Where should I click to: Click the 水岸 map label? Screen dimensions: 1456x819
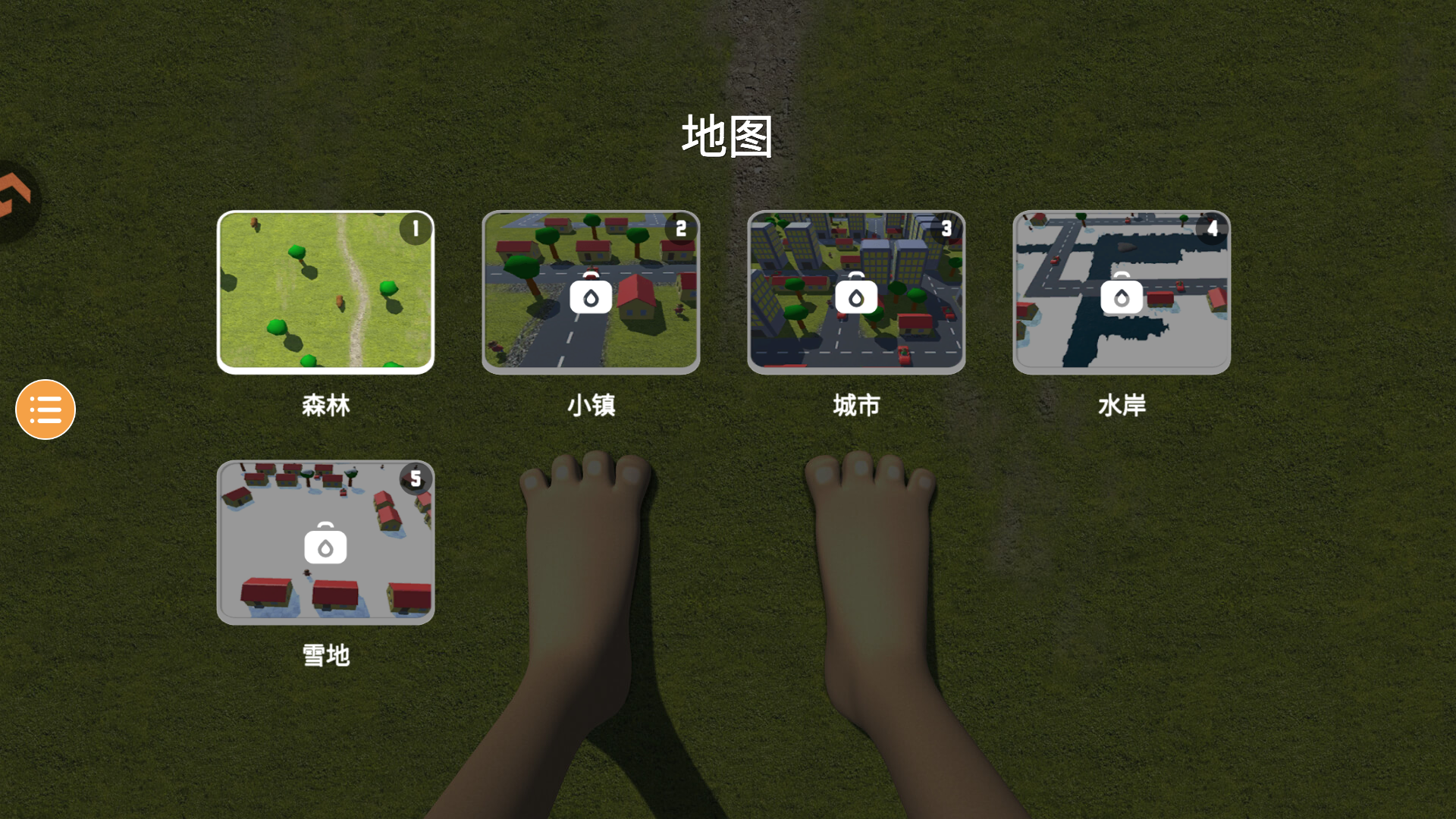coord(1122,406)
